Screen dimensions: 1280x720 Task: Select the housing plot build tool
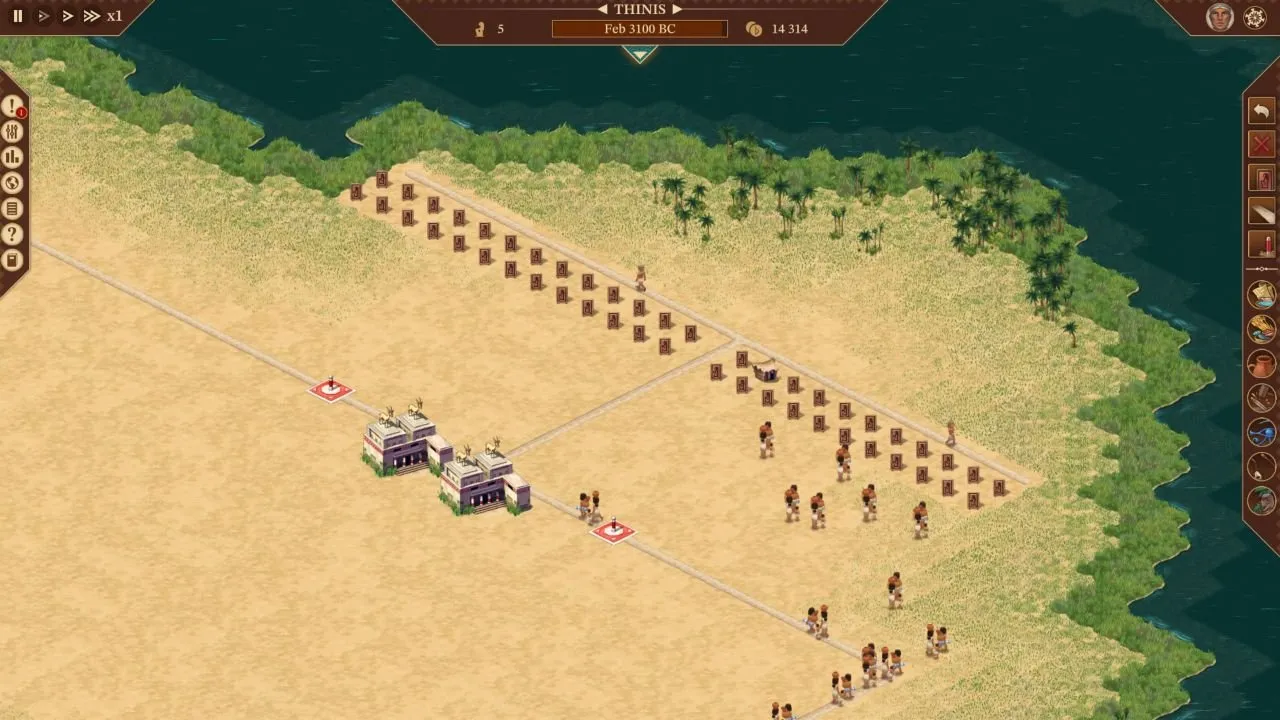[1261, 178]
